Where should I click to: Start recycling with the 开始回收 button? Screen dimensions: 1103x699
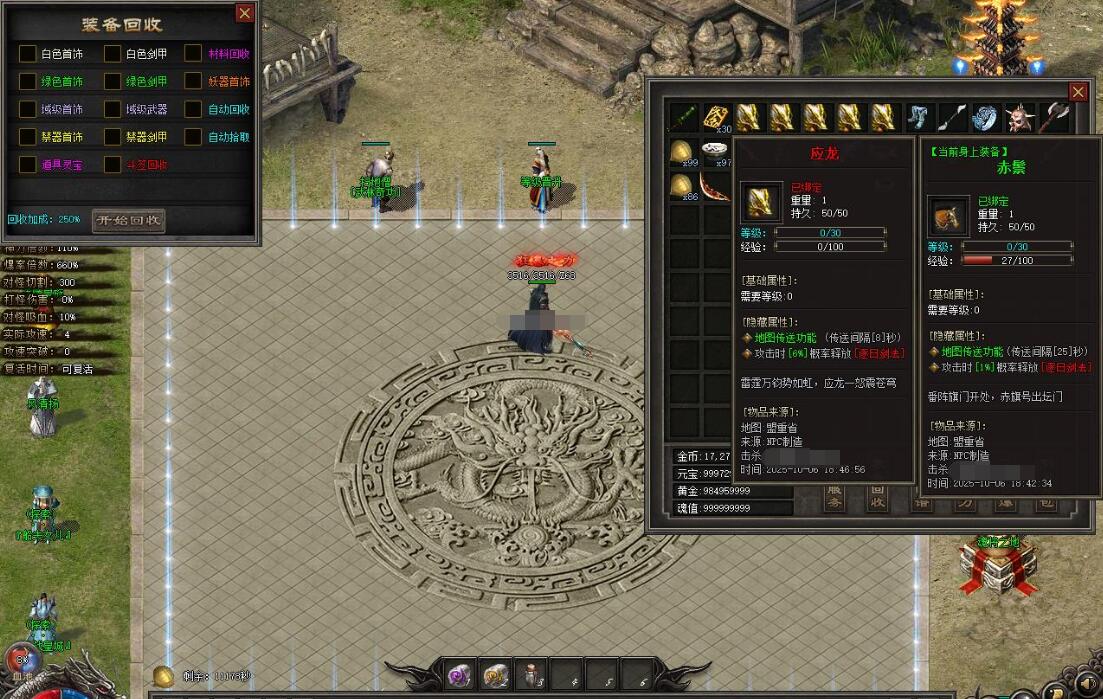[128, 220]
